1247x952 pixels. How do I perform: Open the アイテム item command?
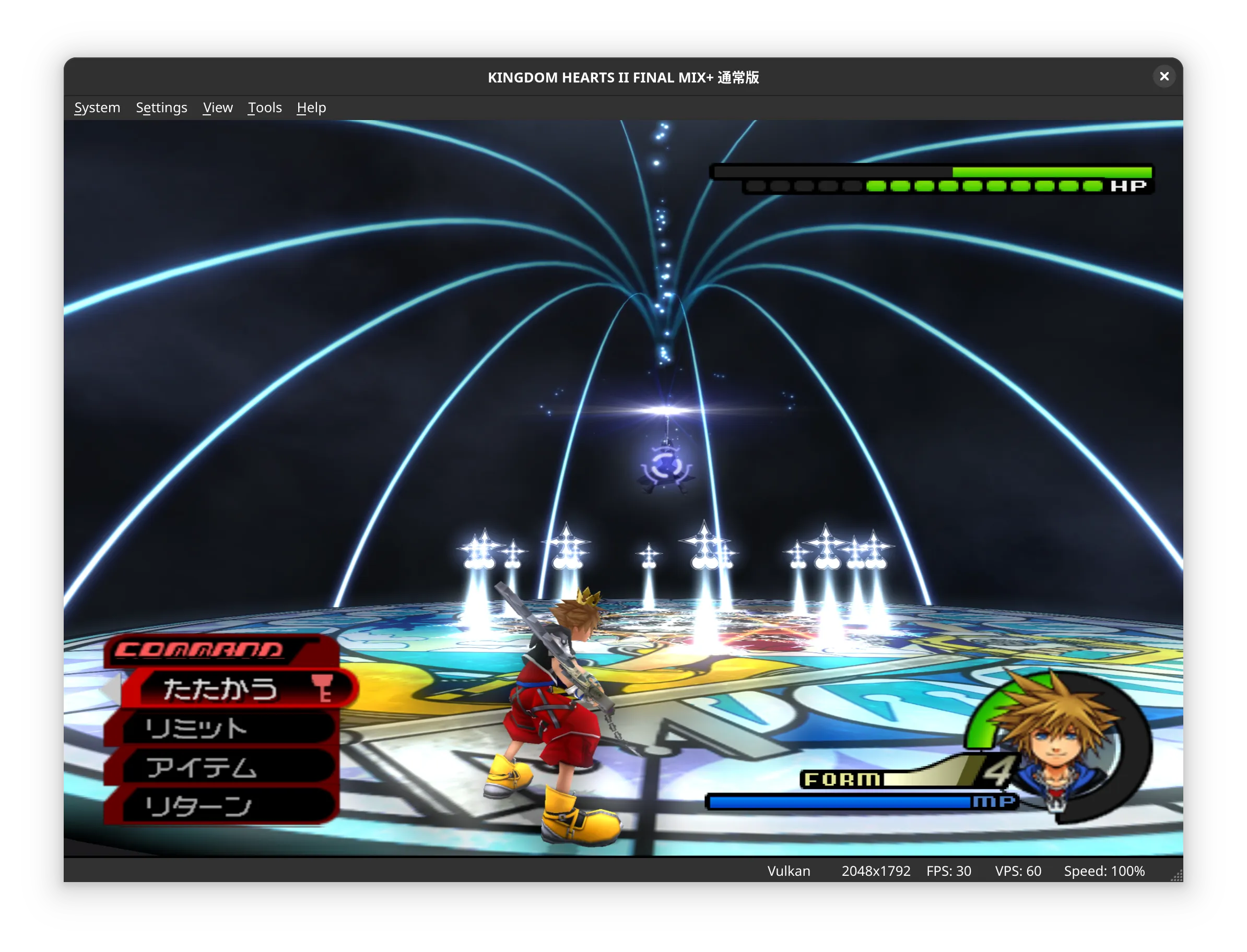pyautogui.click(x=221, y=768)
